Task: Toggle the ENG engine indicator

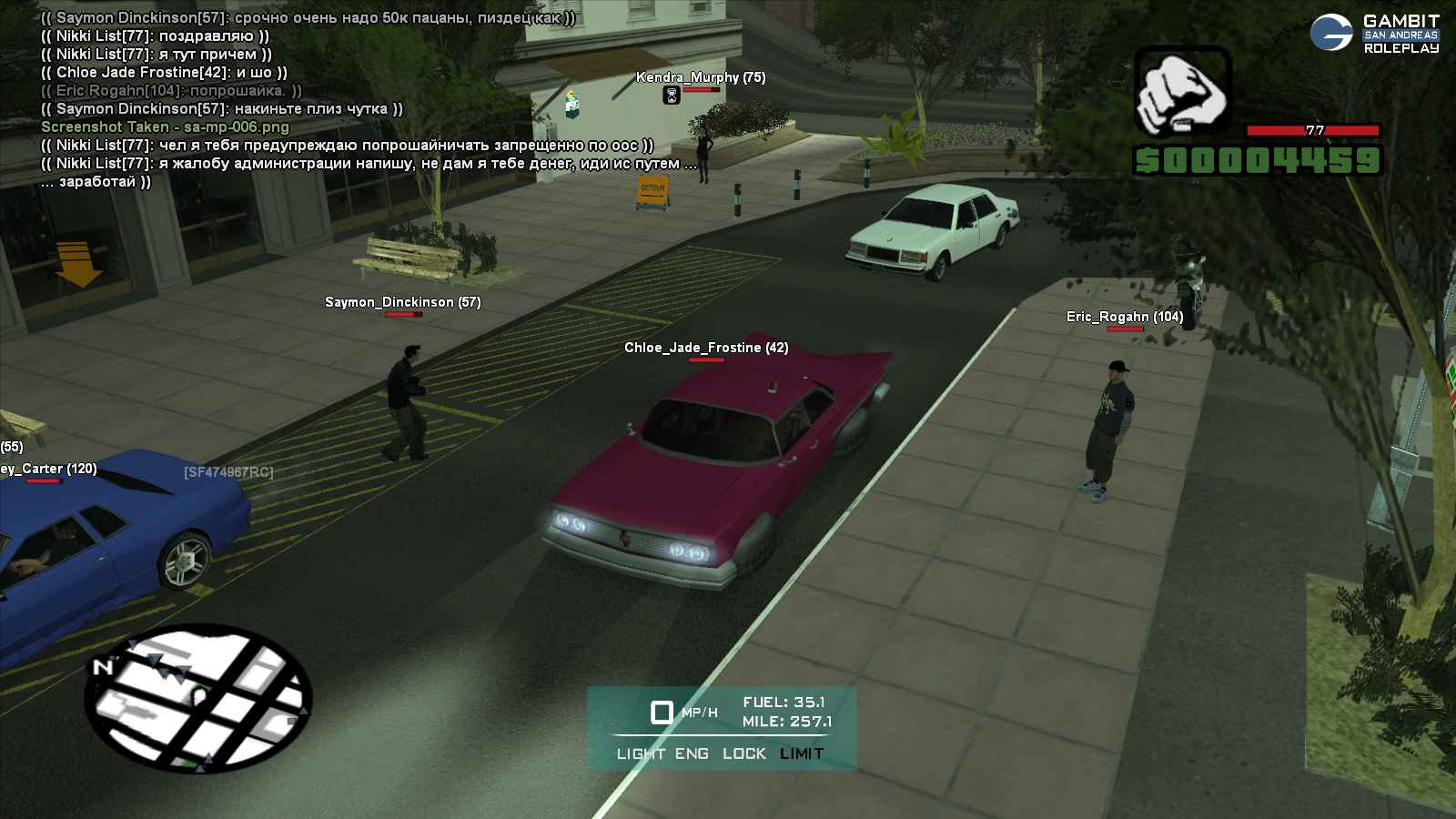Action: [x=692, y=753]
